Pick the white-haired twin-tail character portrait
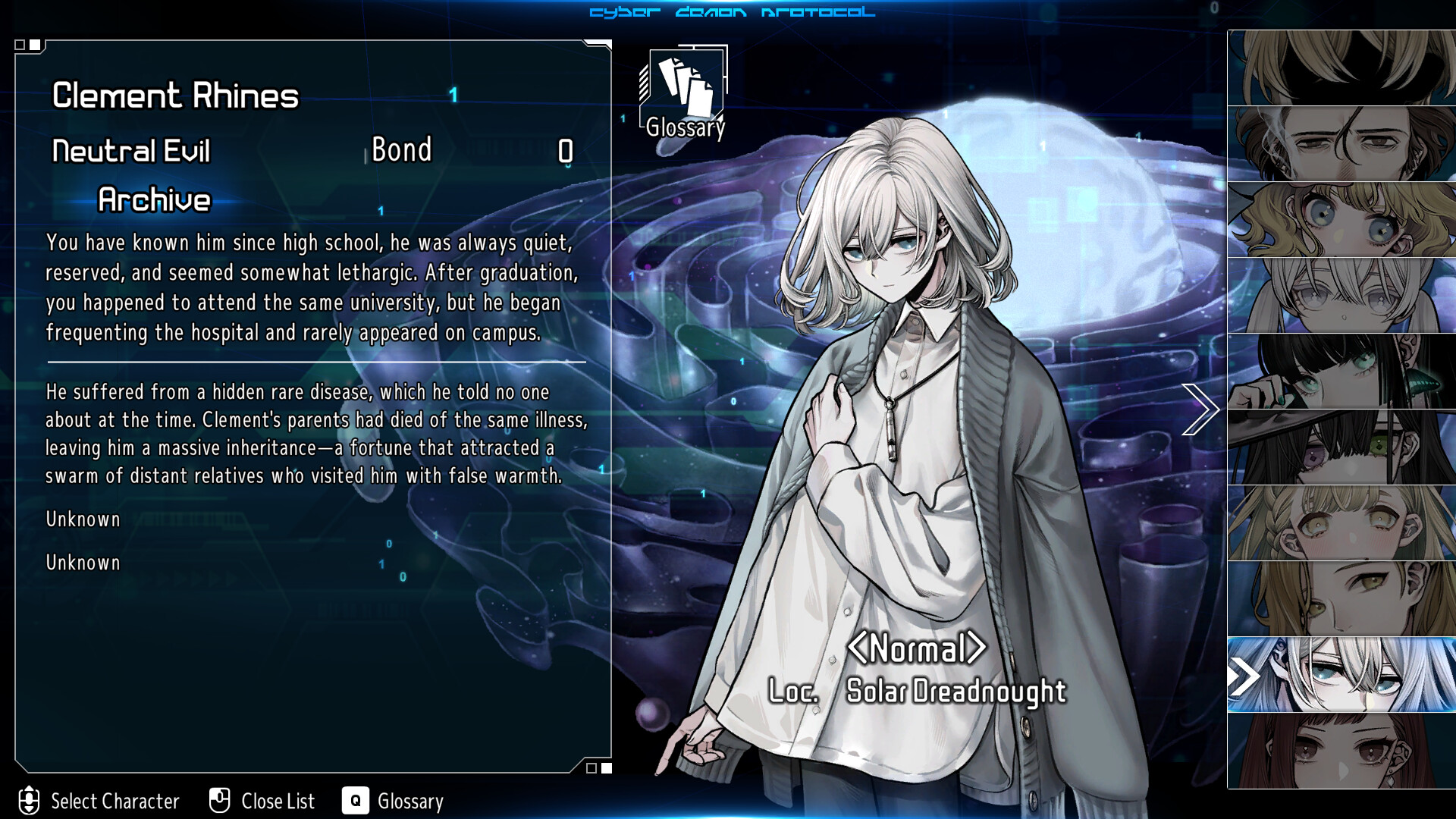This screenshot has width=1456, height=819. pos(1341,296)
